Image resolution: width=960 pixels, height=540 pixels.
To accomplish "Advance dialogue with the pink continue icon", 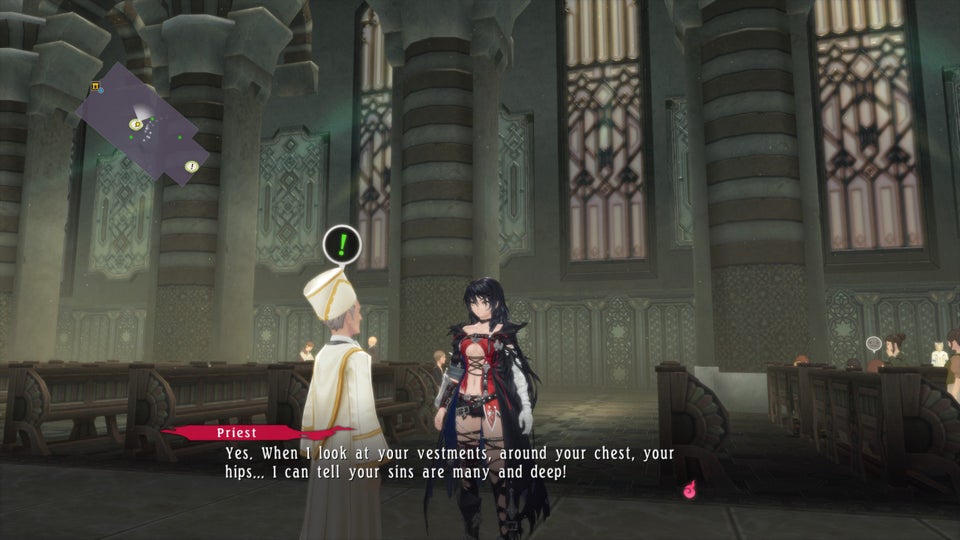I will [689, 489].
